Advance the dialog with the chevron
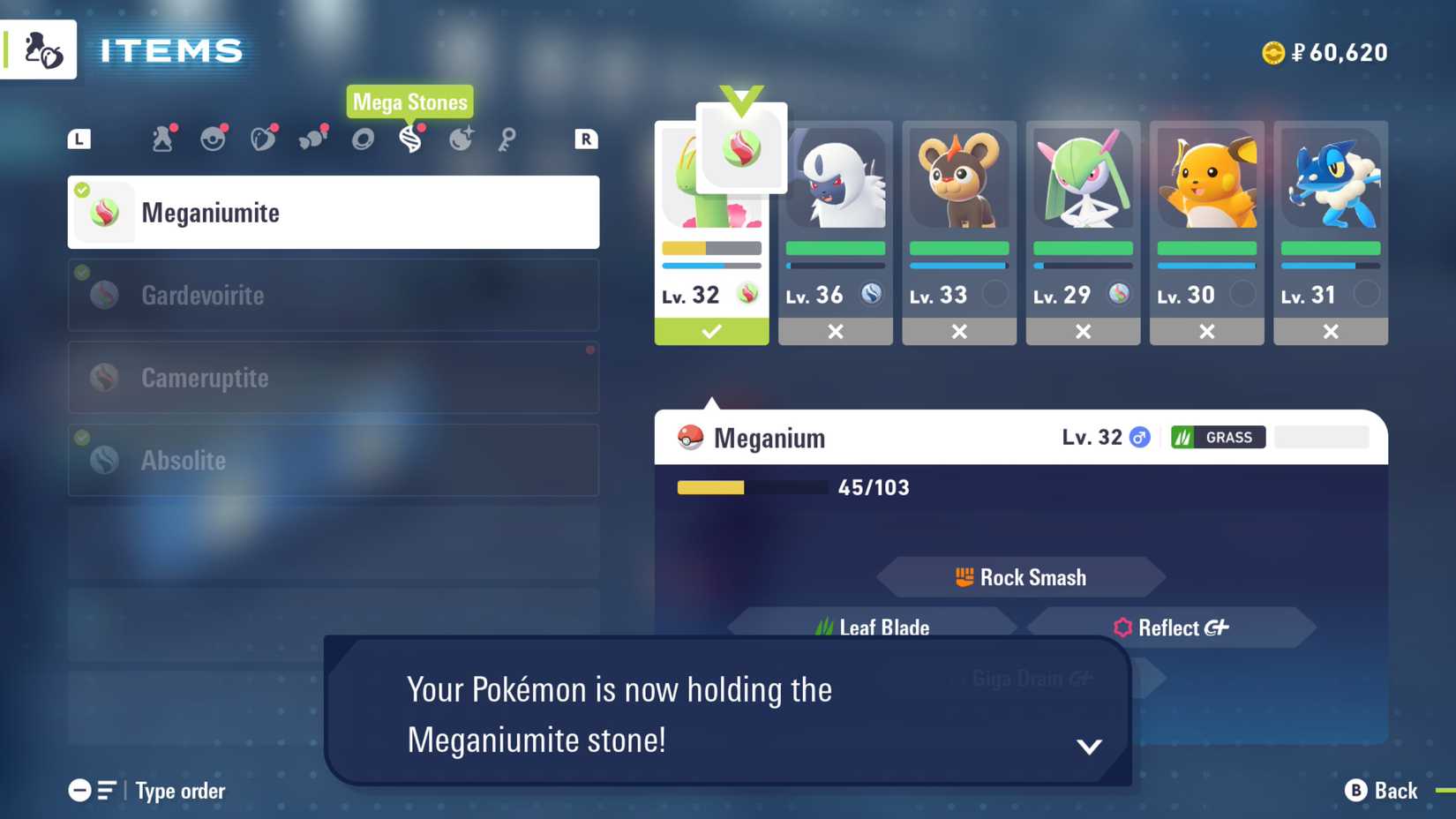 pos(1089,744)
